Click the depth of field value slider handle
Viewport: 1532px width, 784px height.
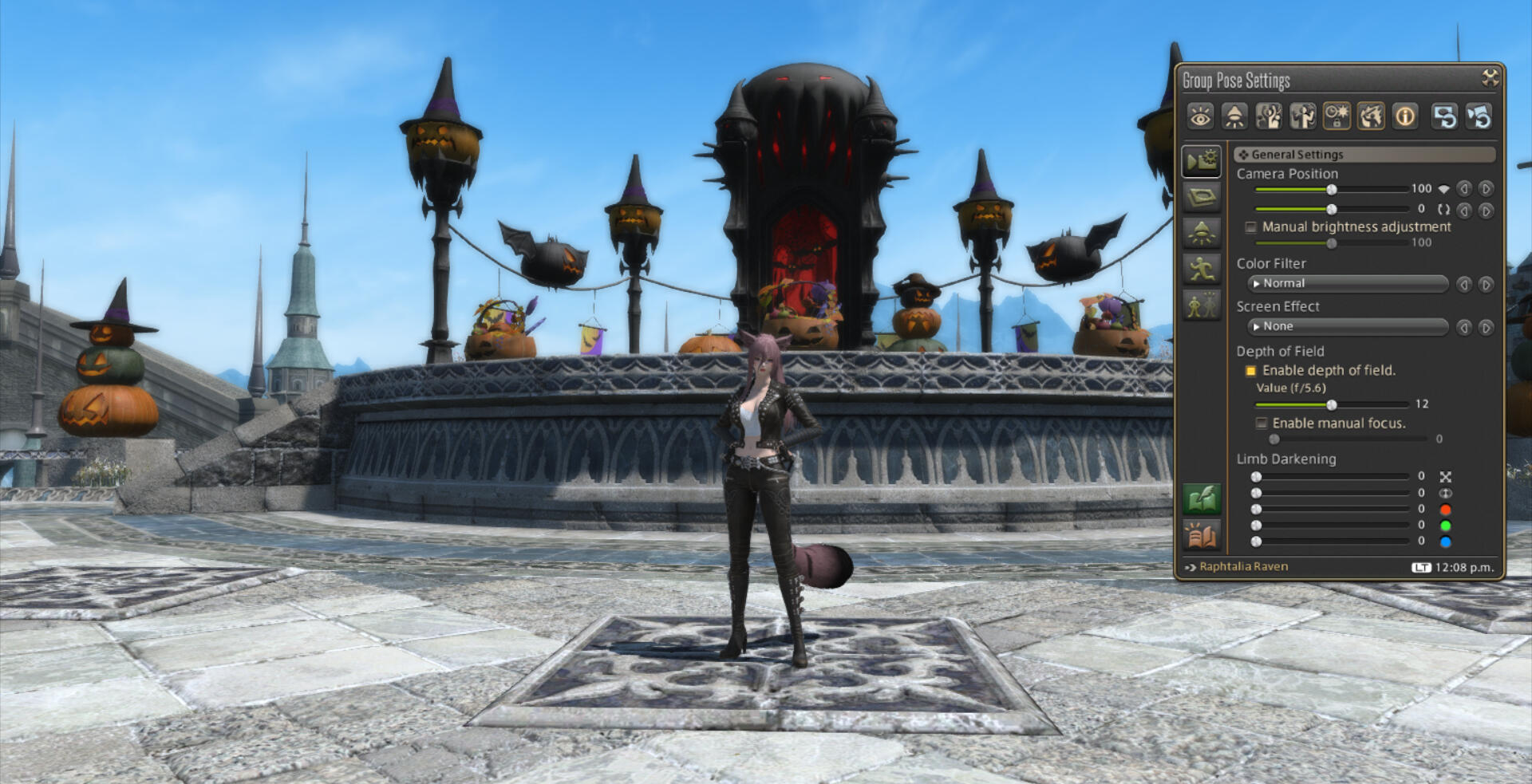click(x=1331, y=405)
